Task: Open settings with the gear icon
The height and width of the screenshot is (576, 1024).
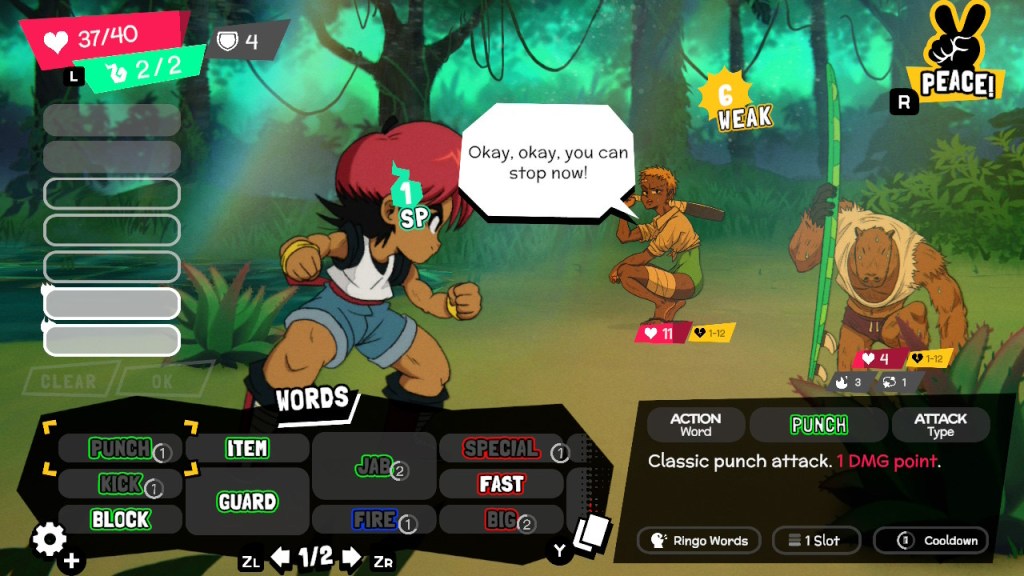Action: click(50, 540)
